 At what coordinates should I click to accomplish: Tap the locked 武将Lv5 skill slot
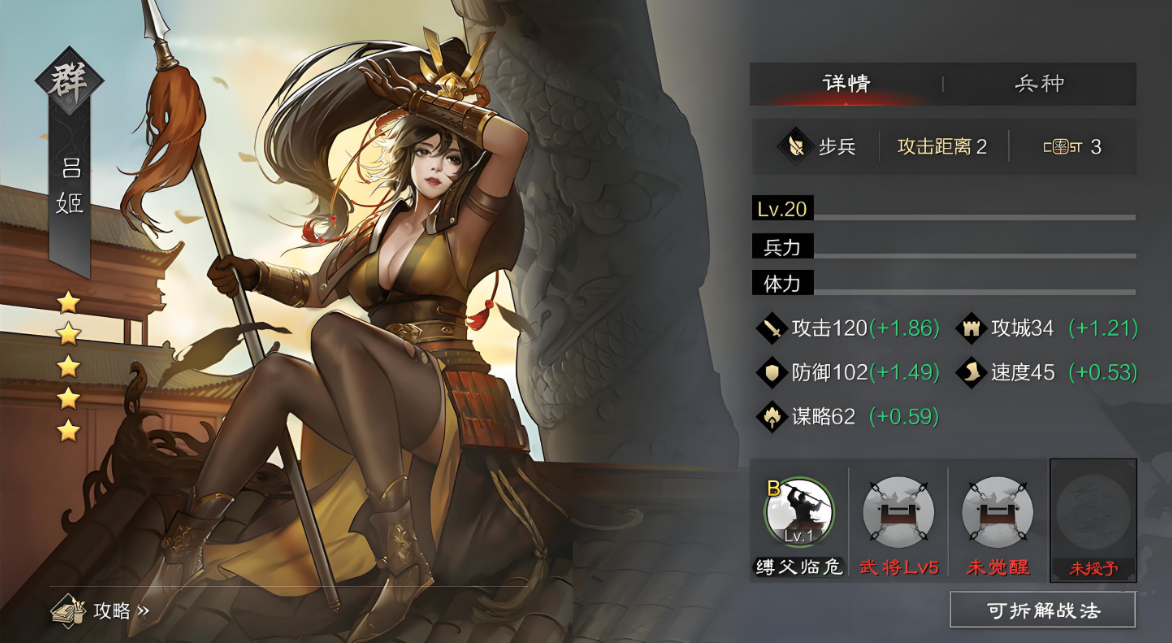[x=899, y=513]
